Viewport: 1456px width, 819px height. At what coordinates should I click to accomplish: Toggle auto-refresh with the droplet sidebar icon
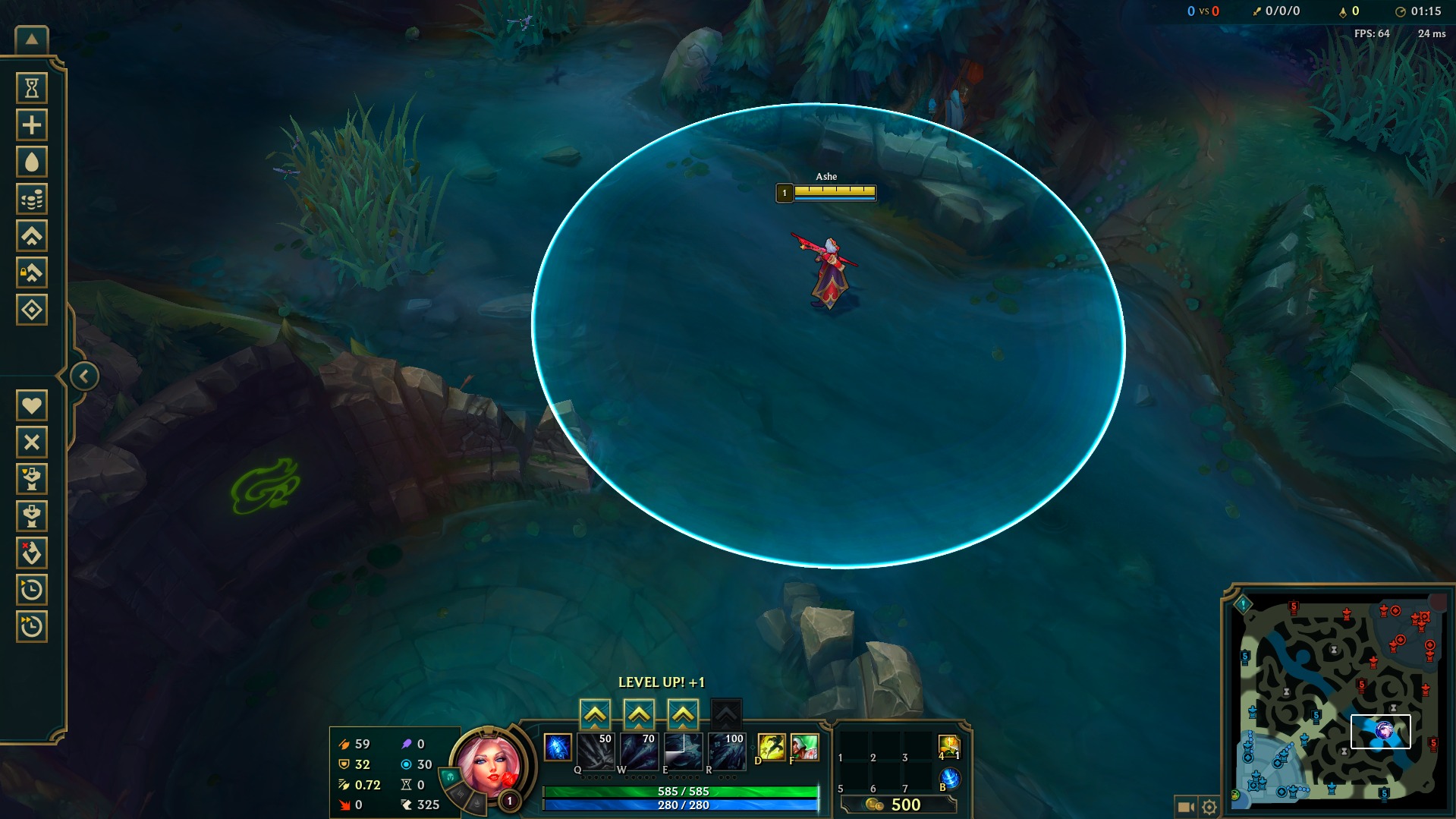(x=31, y=162)
